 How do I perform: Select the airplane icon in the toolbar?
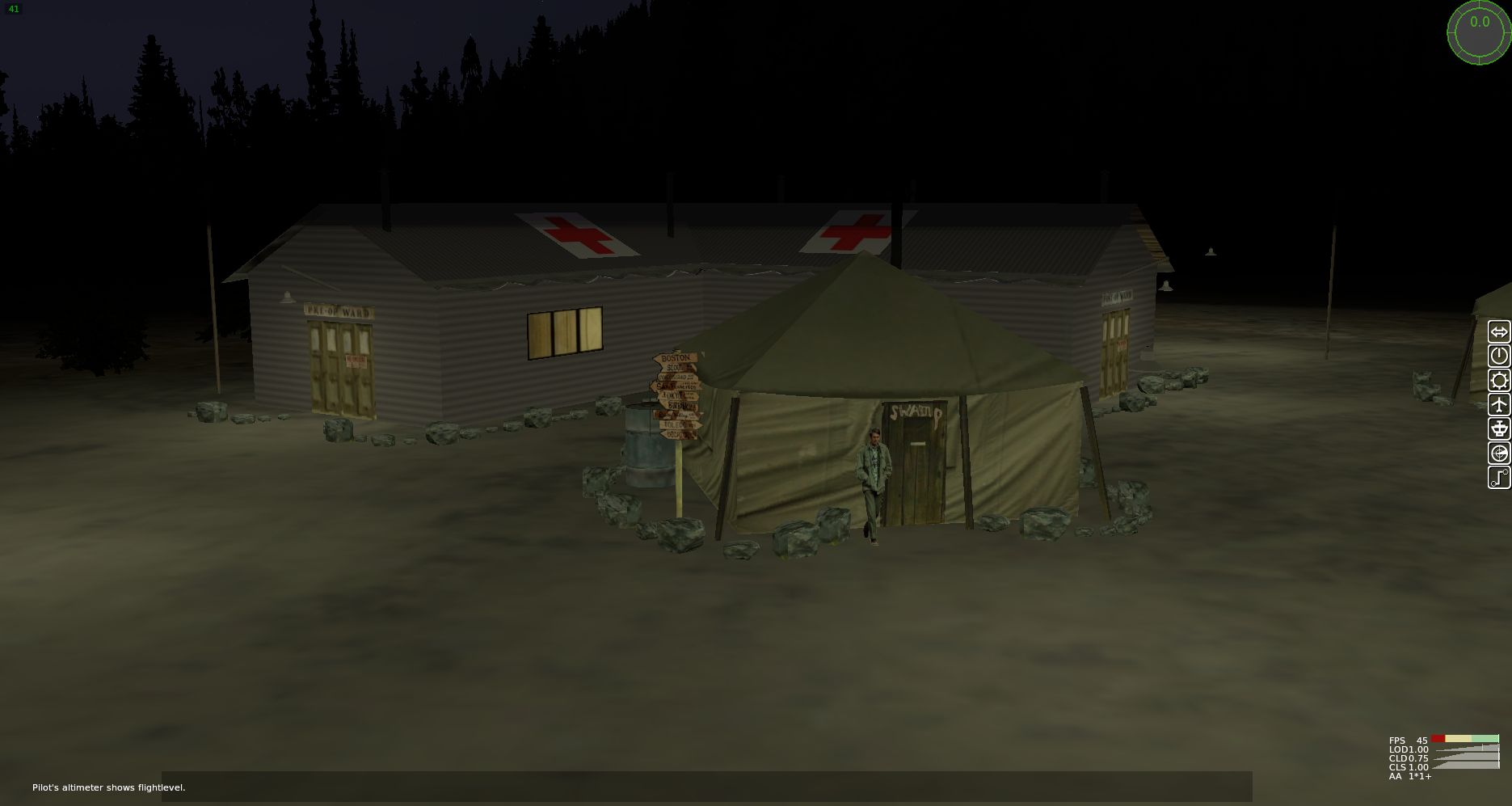pyautogui.click(x=1499, y=405)
